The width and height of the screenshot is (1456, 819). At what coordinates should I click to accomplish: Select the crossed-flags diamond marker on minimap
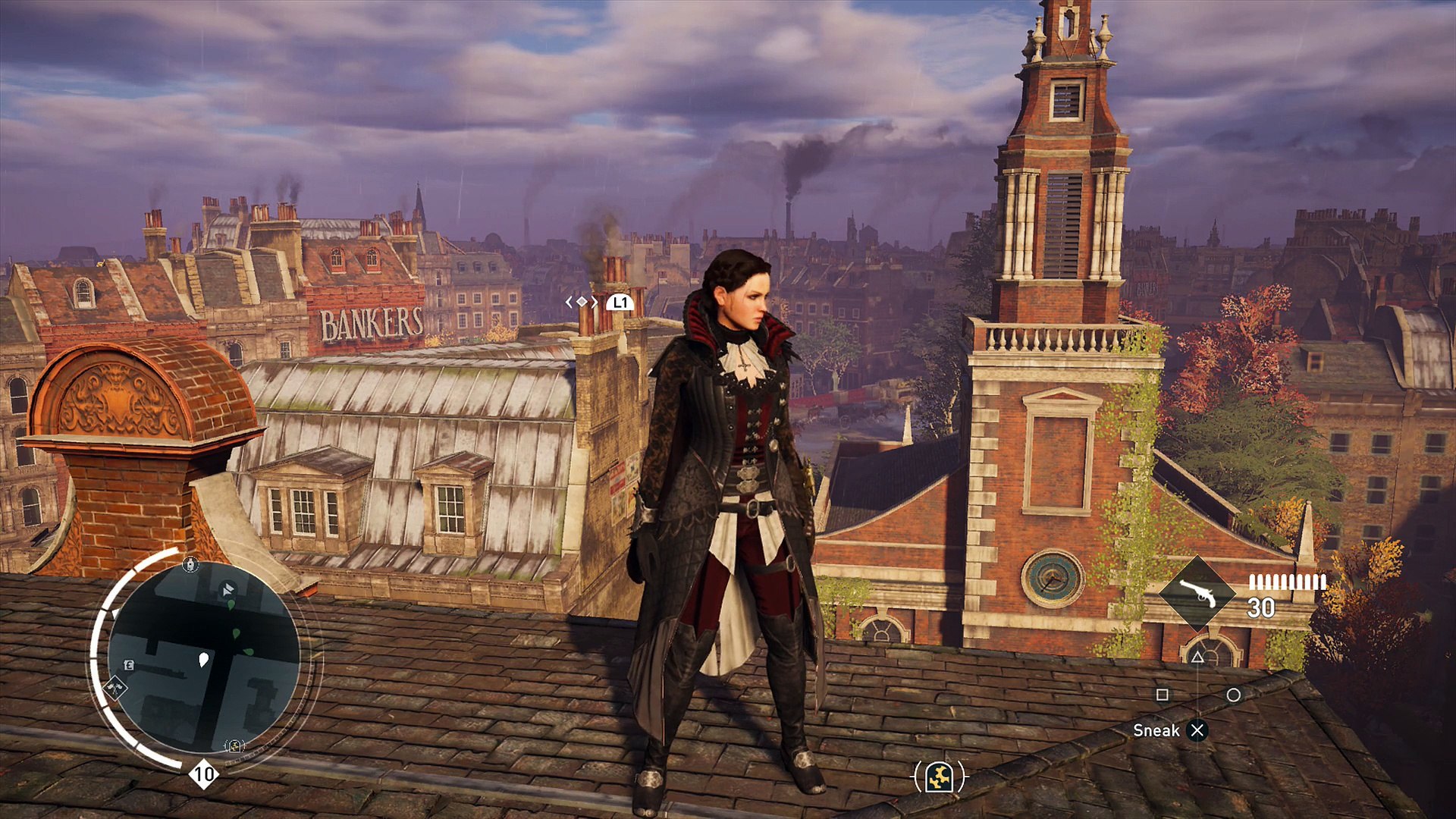[x=115, y=687]
